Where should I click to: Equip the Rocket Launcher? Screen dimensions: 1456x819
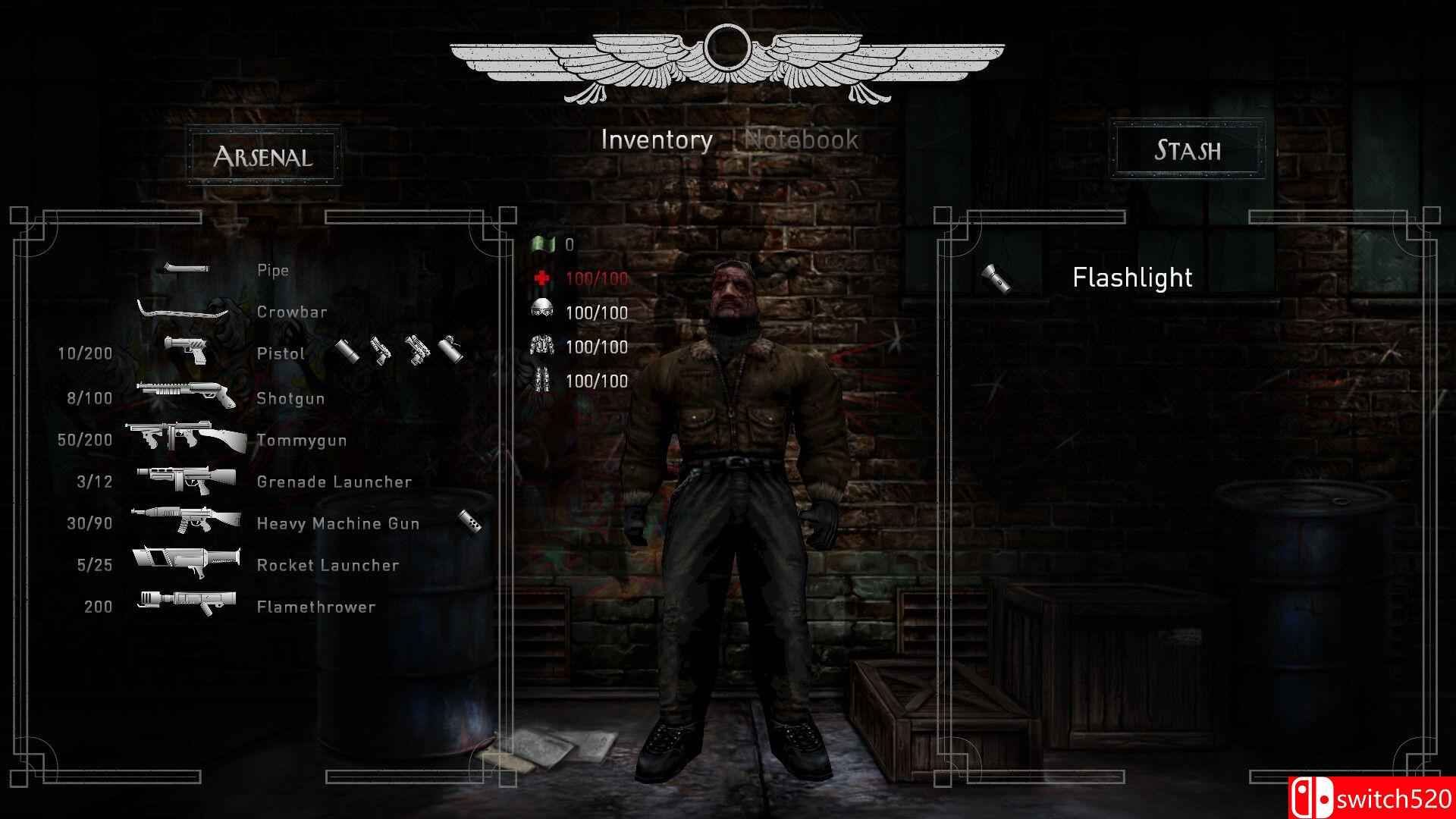tap(328, 565)
